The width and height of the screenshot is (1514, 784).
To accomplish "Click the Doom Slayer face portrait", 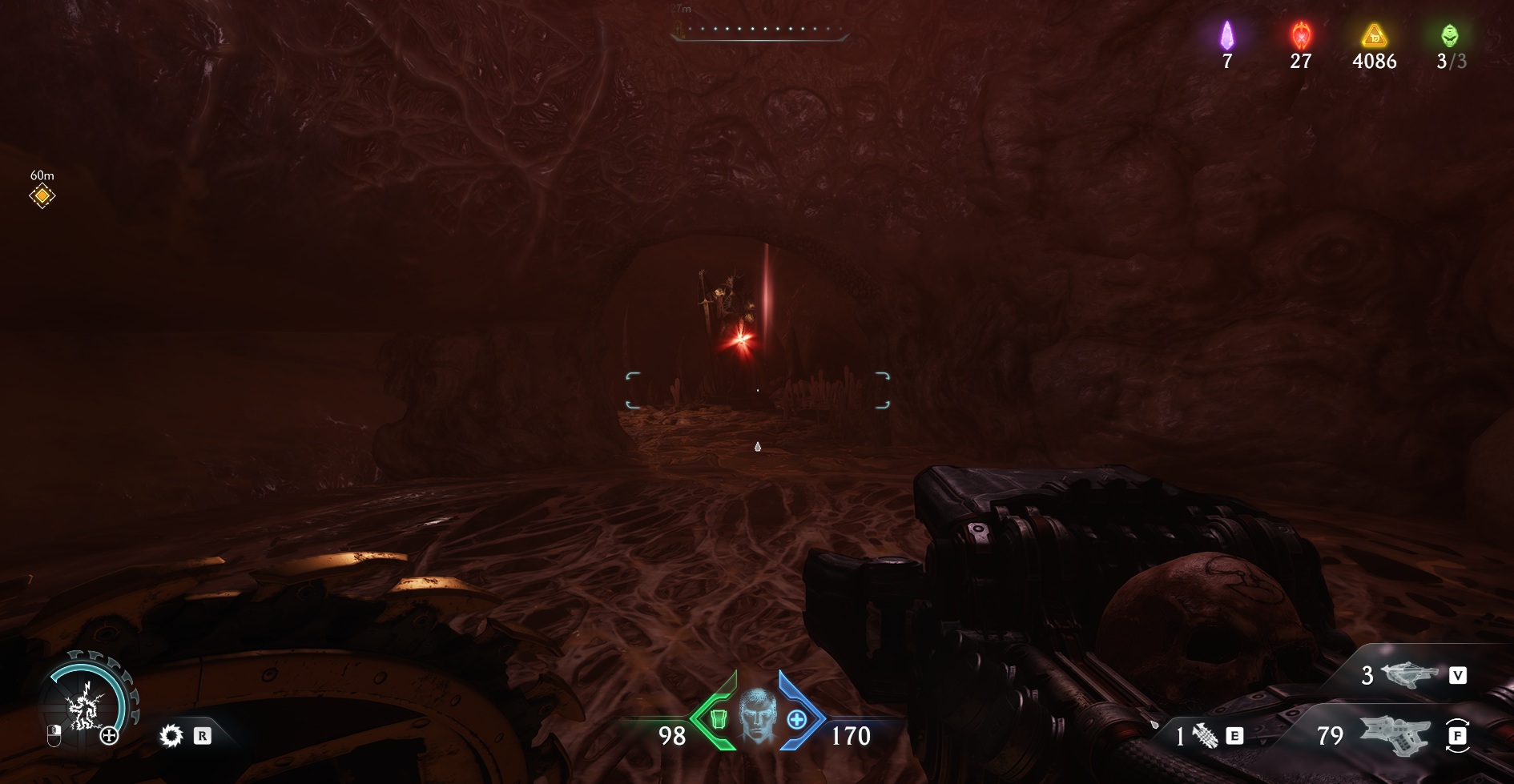I will click(757, 715).
